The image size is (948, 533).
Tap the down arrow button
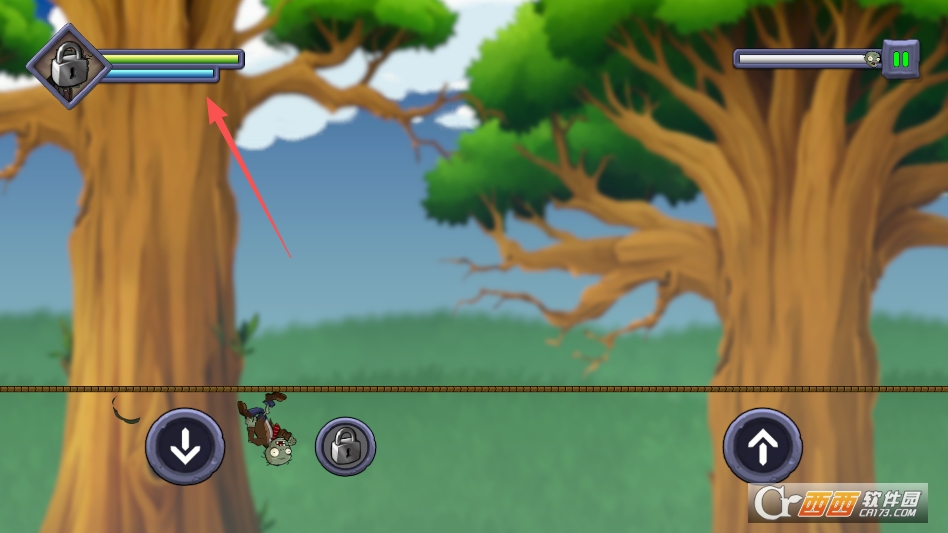185,447
